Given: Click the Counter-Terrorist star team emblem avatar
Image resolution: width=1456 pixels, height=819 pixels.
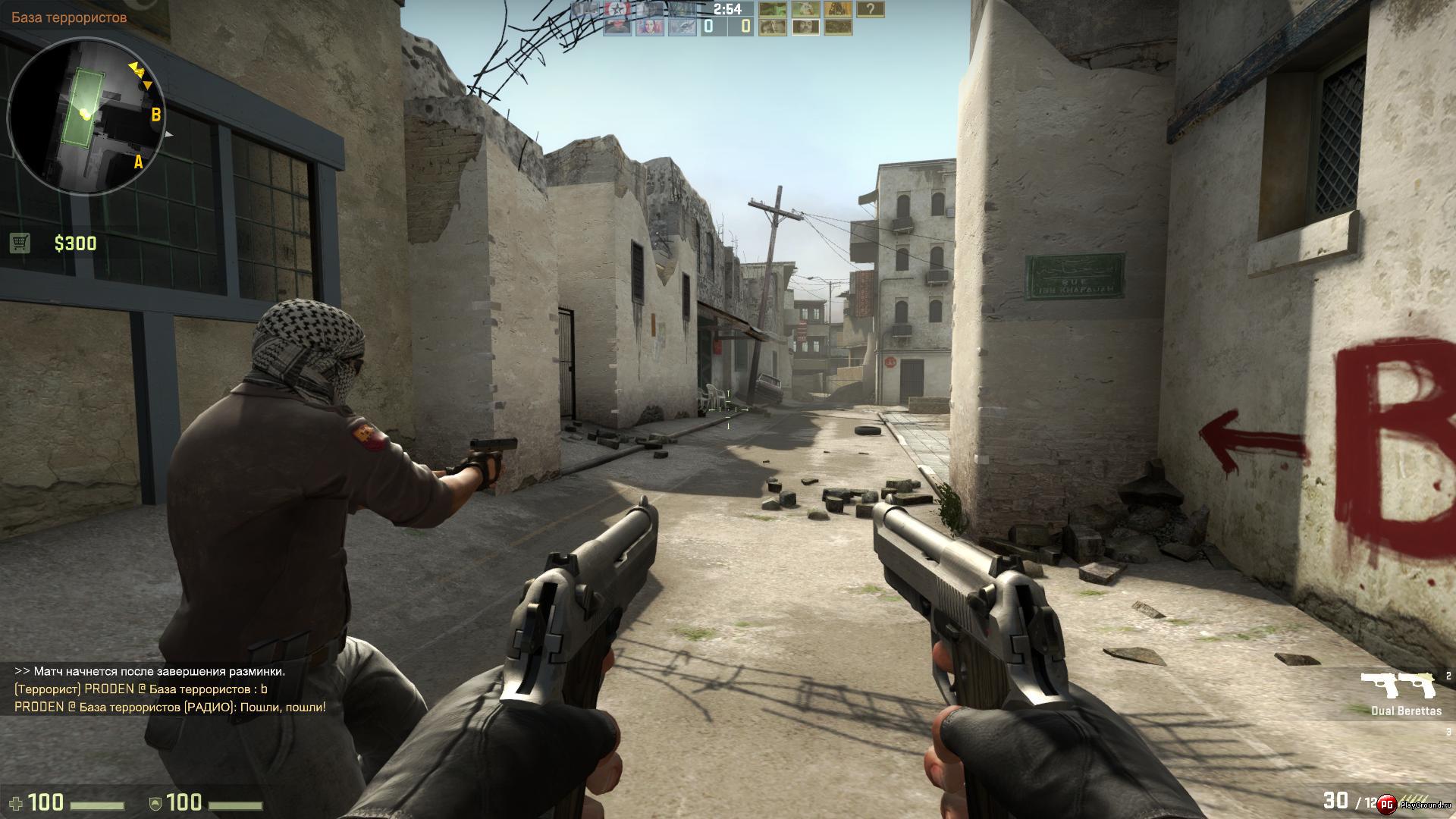Looking at the screenshot, I should click(617, 9).
